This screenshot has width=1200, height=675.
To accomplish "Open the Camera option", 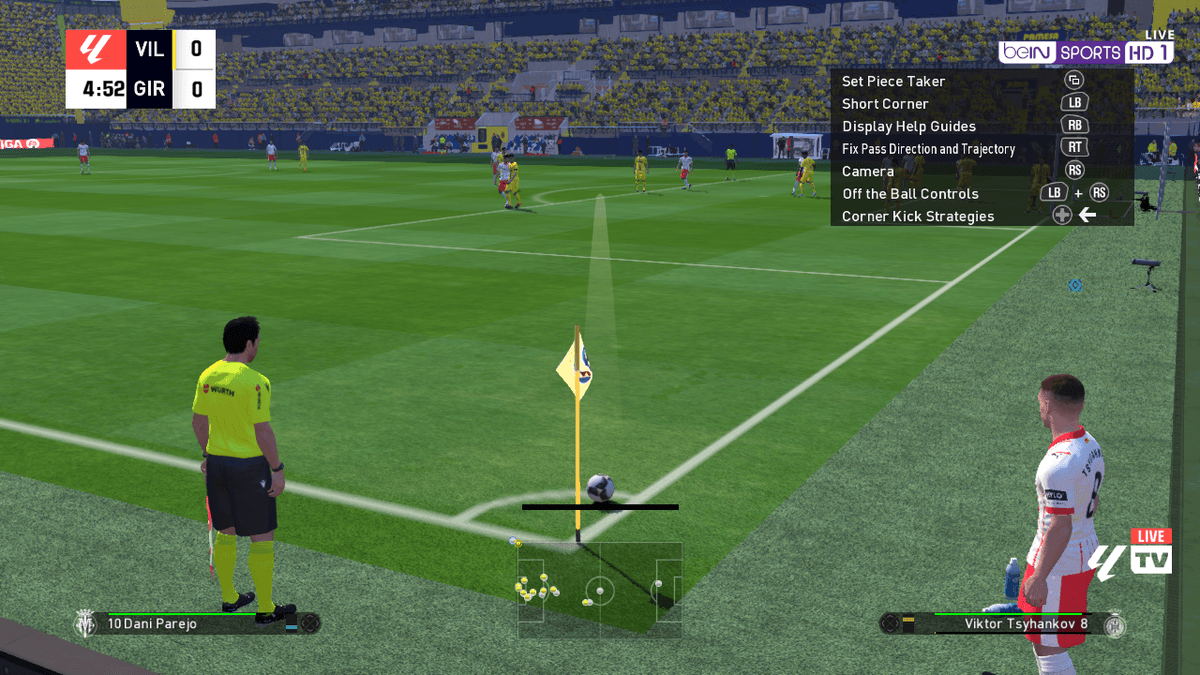I will (x=868, y=171).
